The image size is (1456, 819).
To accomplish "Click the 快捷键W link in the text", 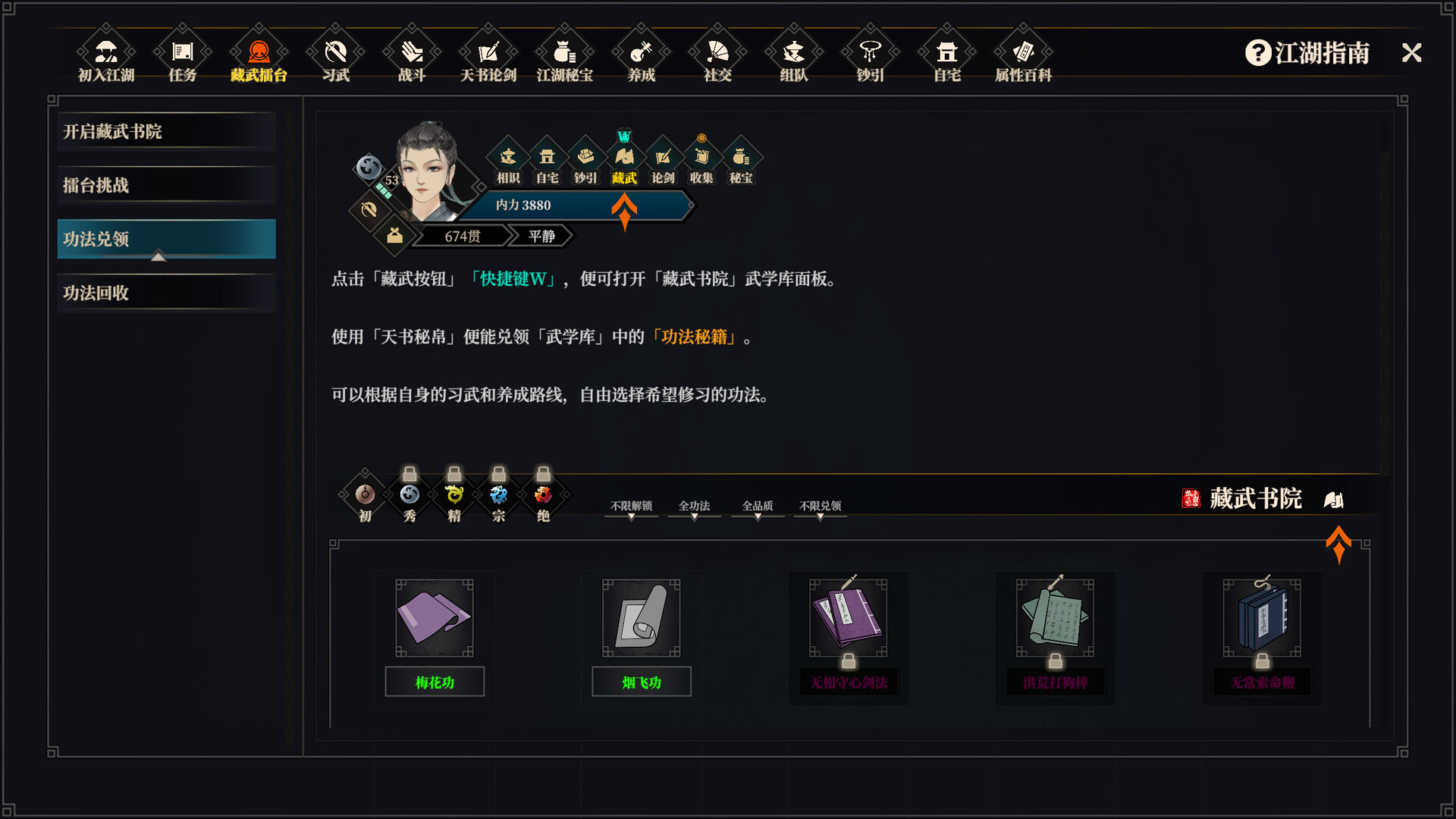I will [514, 279].
